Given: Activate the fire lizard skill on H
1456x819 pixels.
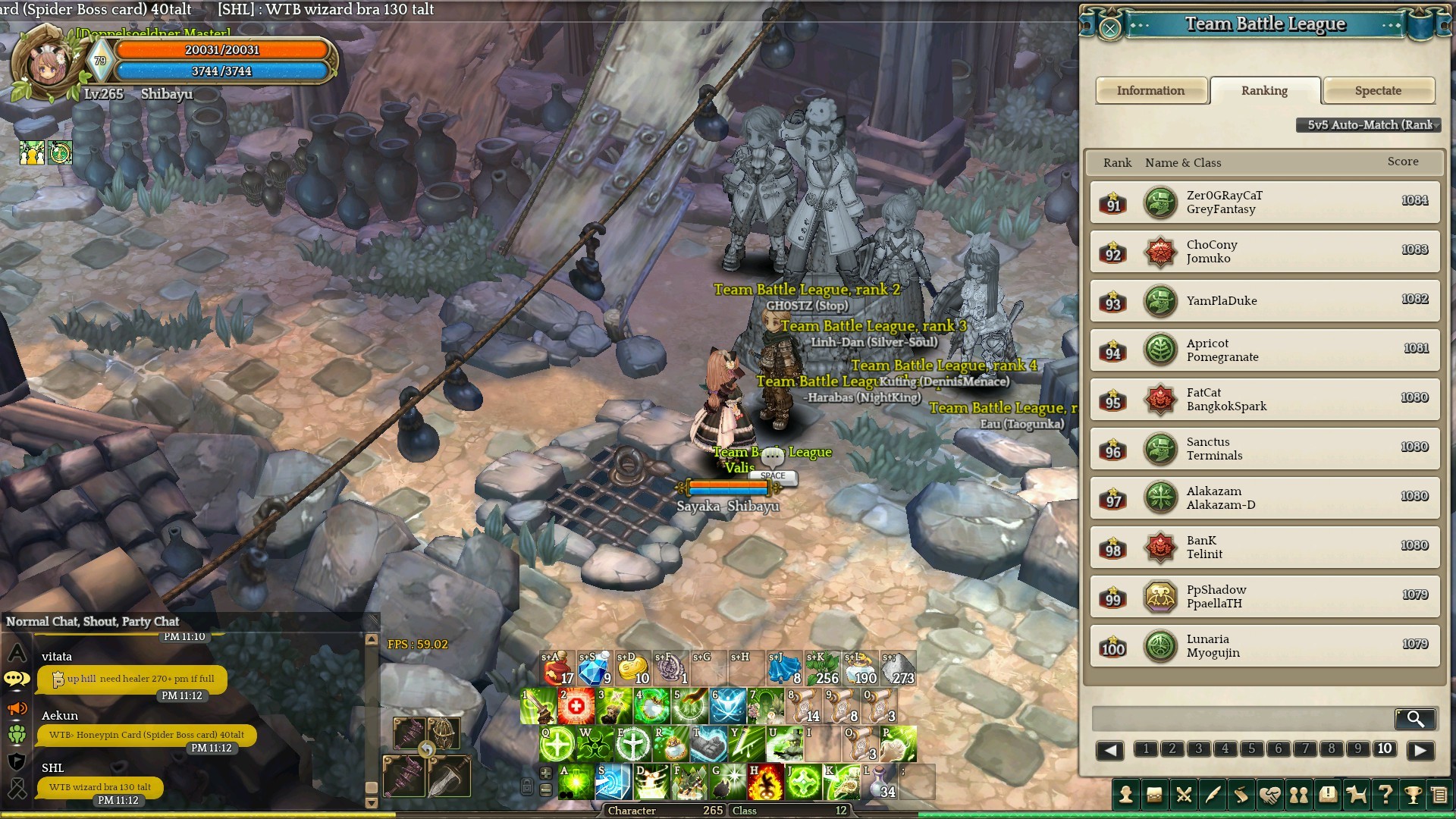Looking at the screenshot, I should point(765,783).
